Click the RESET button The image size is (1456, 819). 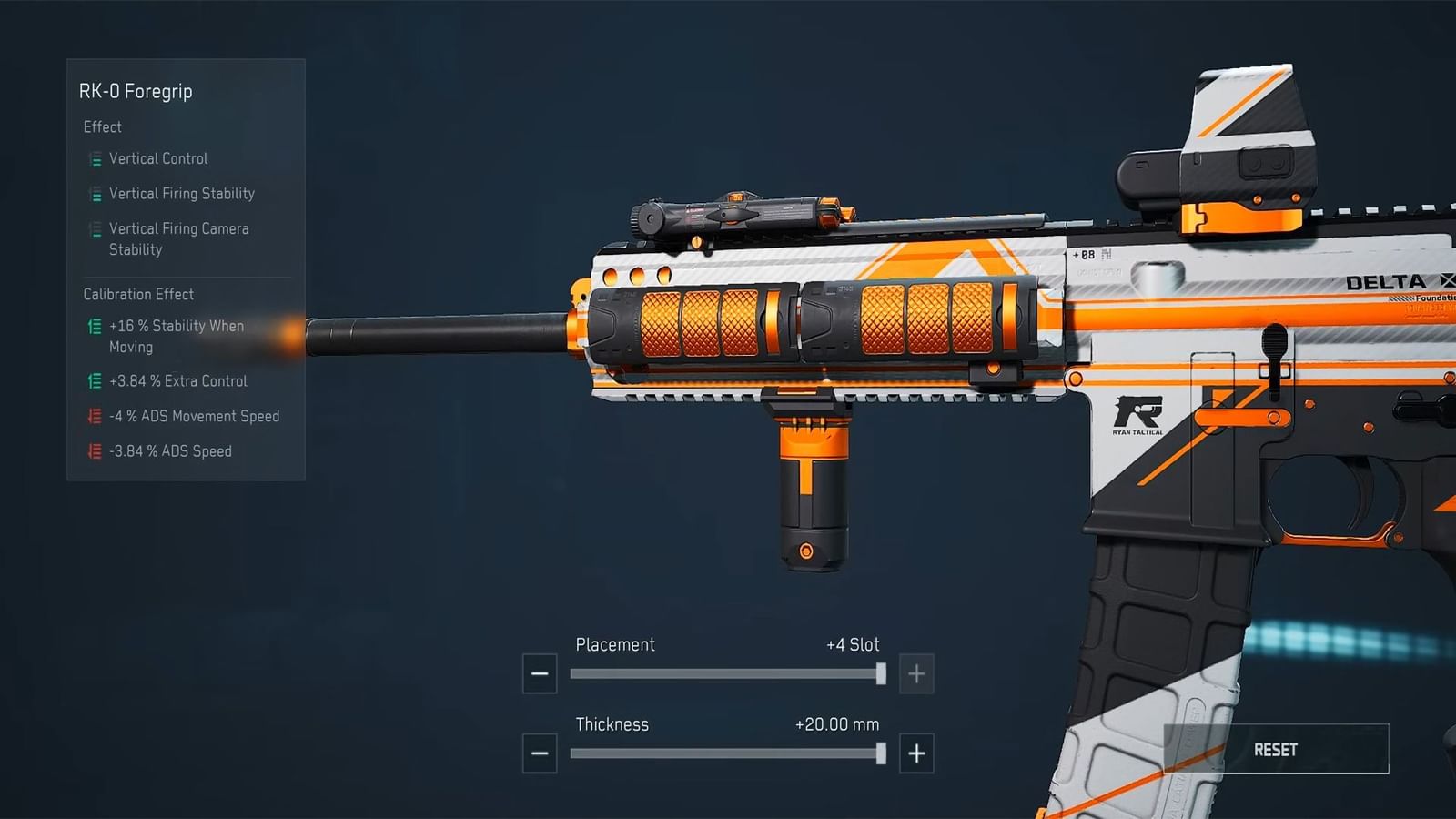[x=1276, y=749]
